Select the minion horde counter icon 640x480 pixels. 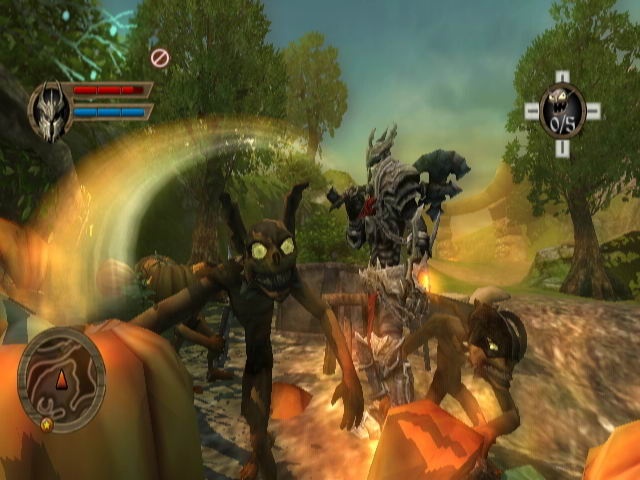point(562,109)
